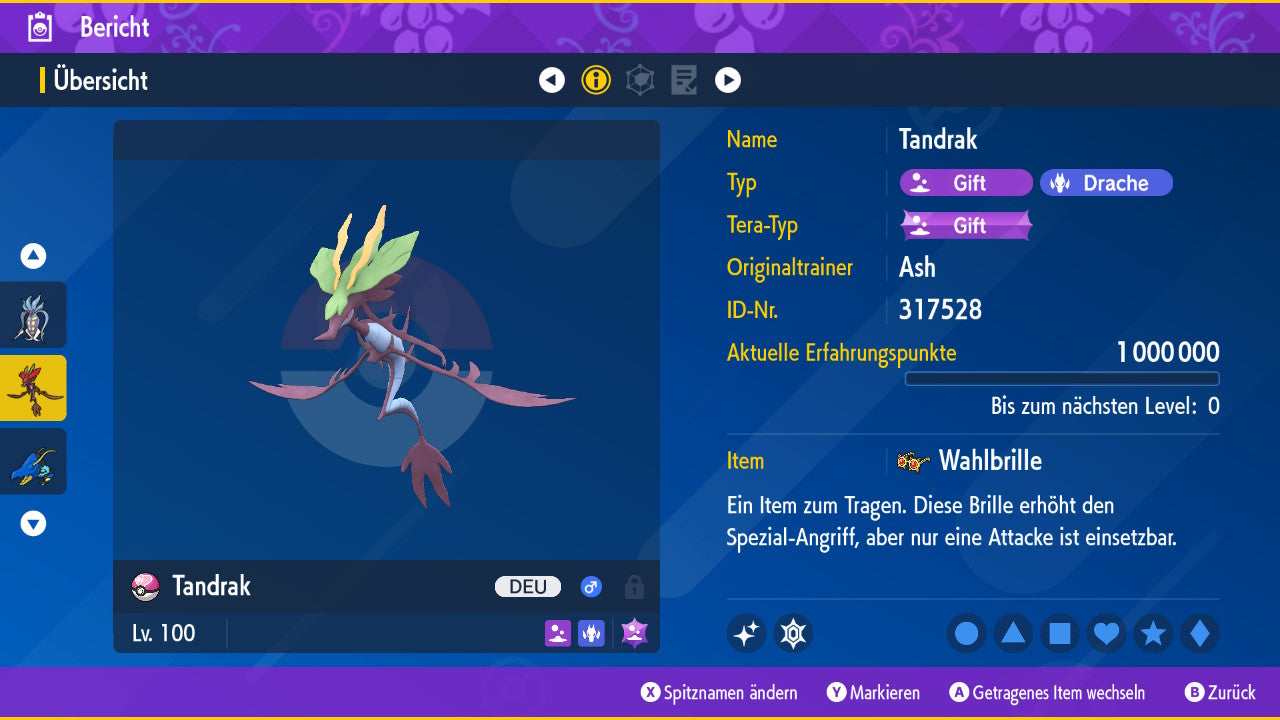Choose Getragenes Item wechseln
Viewport: 1280px width, 720px height.
[1048, 692]
